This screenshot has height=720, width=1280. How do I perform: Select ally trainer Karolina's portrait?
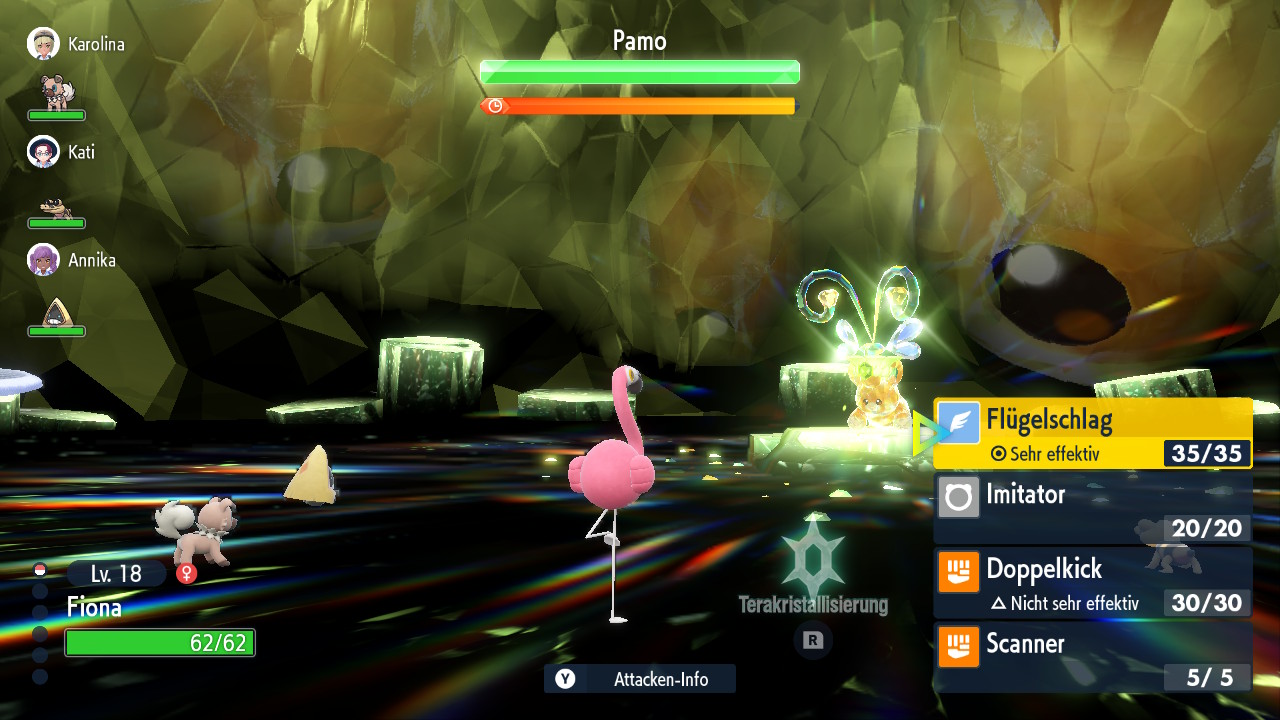click(x=43, y=44)
